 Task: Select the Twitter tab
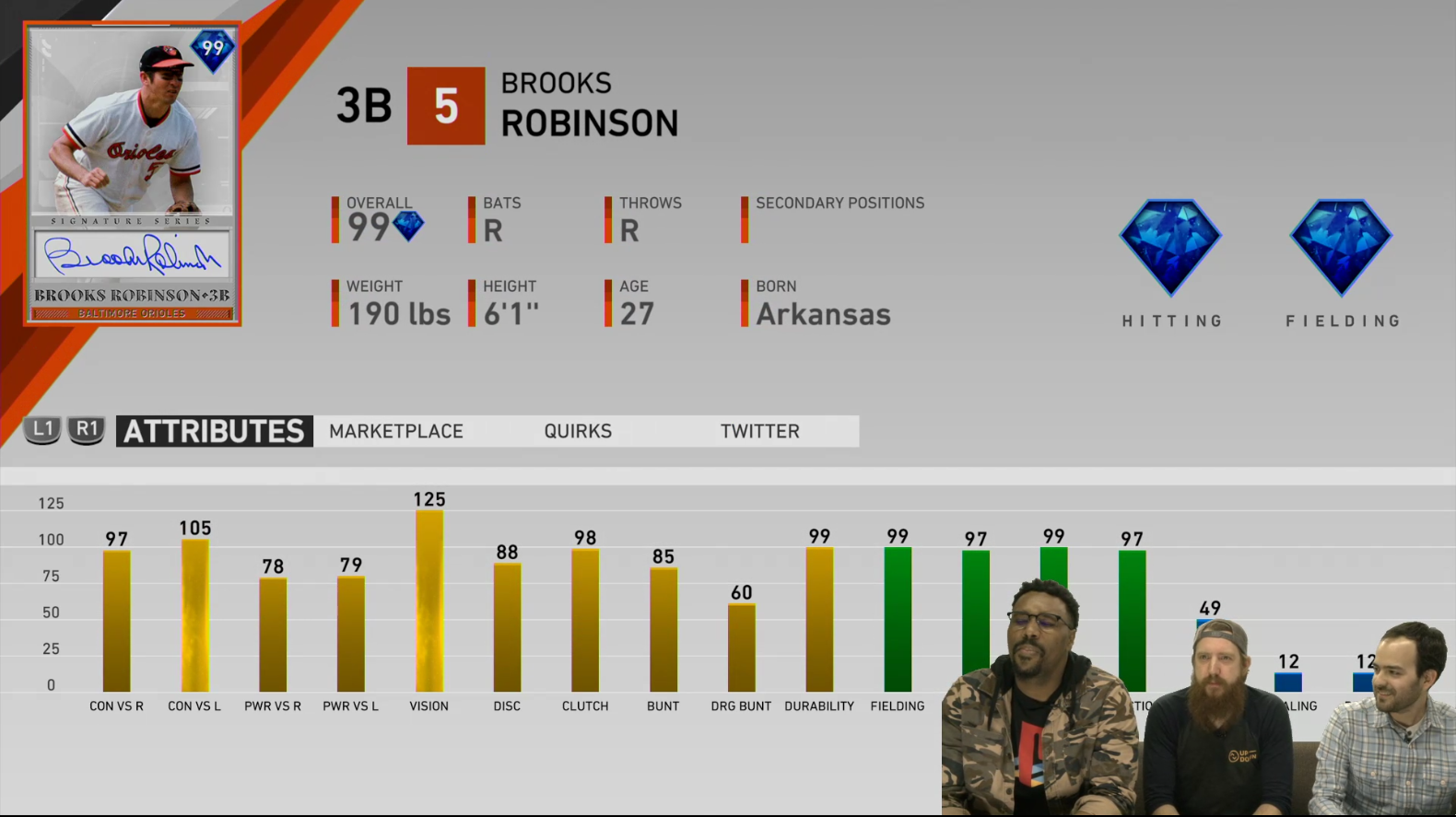tap(759, 431)
